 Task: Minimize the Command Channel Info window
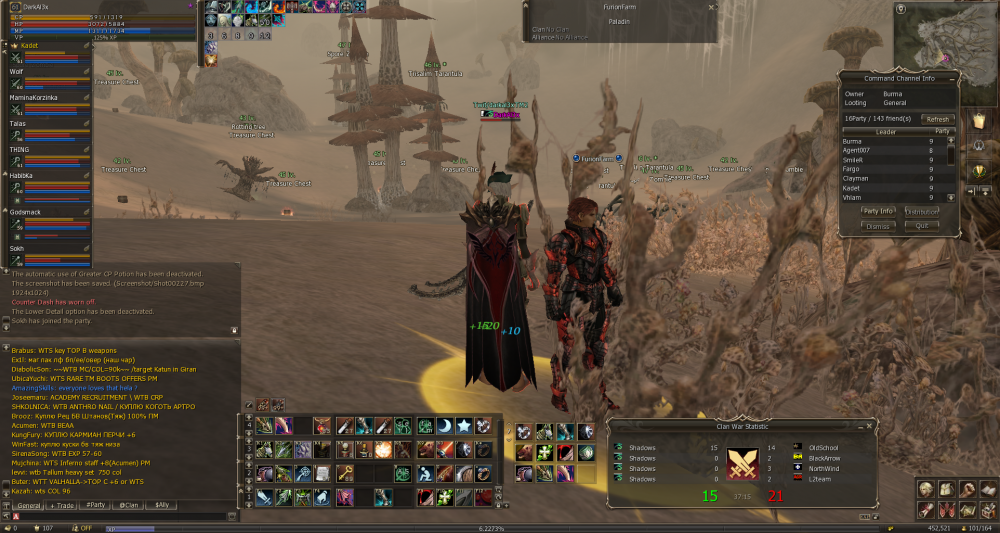tap(952, 77)
